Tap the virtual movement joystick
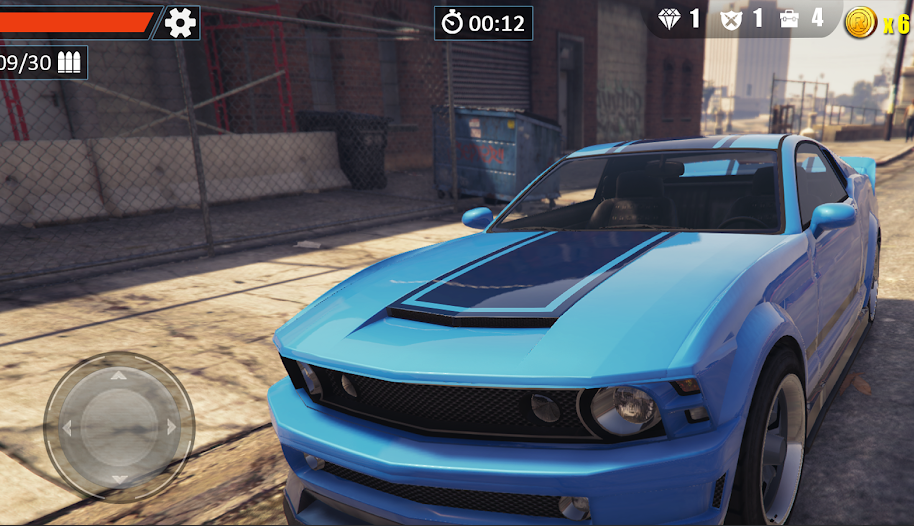This screenshot has height=526, width=914. [x=119, y=427]
